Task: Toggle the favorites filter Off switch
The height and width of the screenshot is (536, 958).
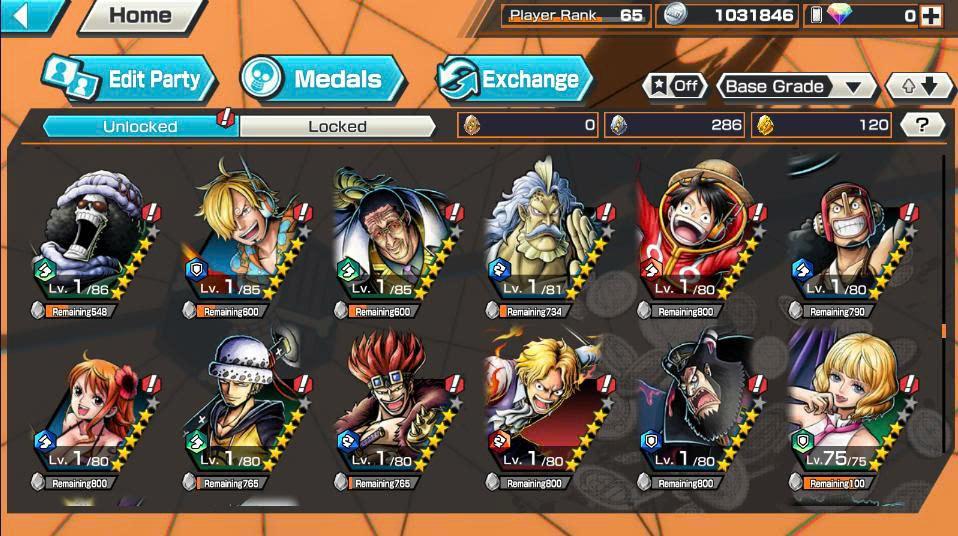Action: [x=675, y=86]
